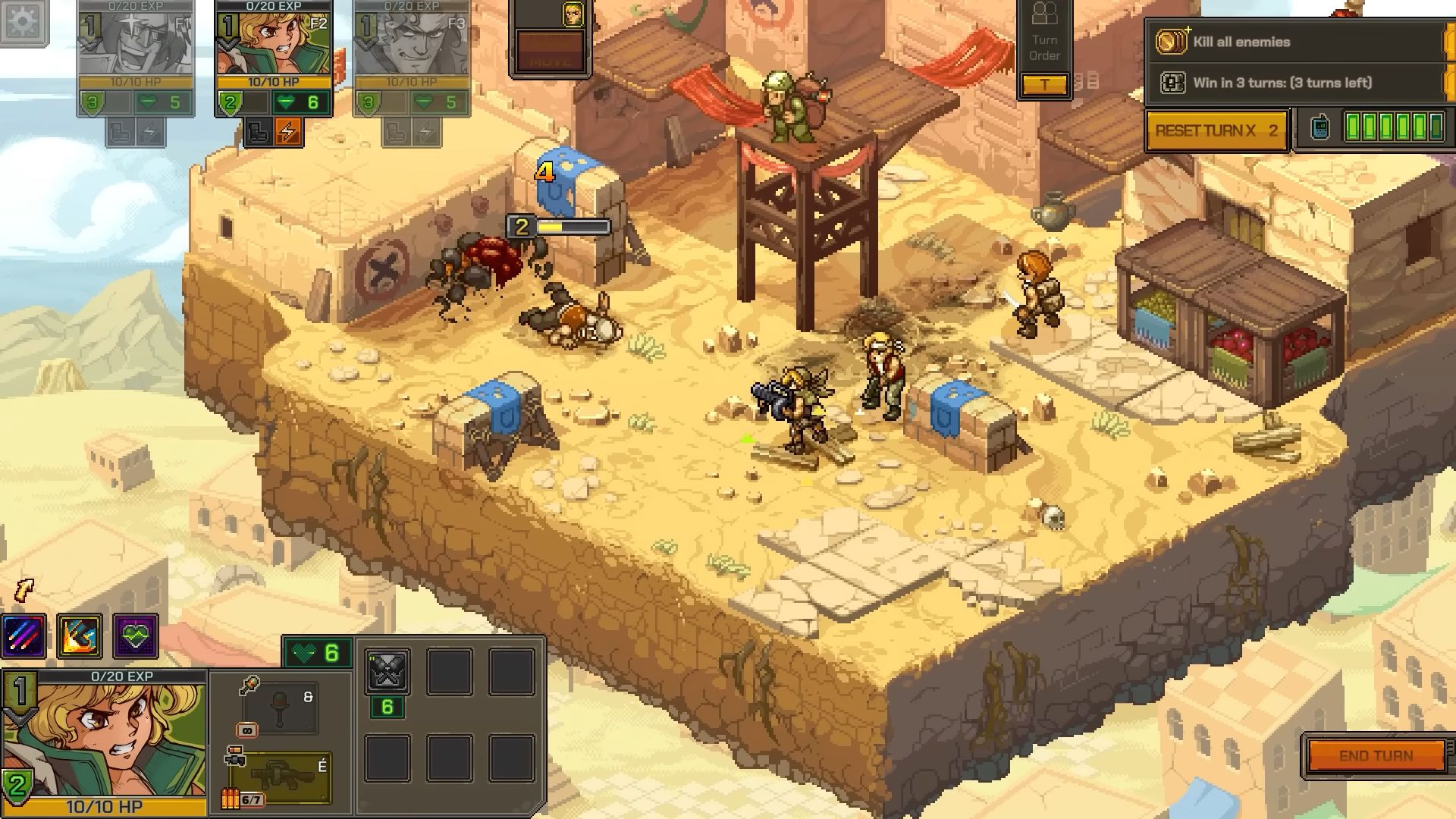Activate the fiery explosion ability

click(80, 635)
